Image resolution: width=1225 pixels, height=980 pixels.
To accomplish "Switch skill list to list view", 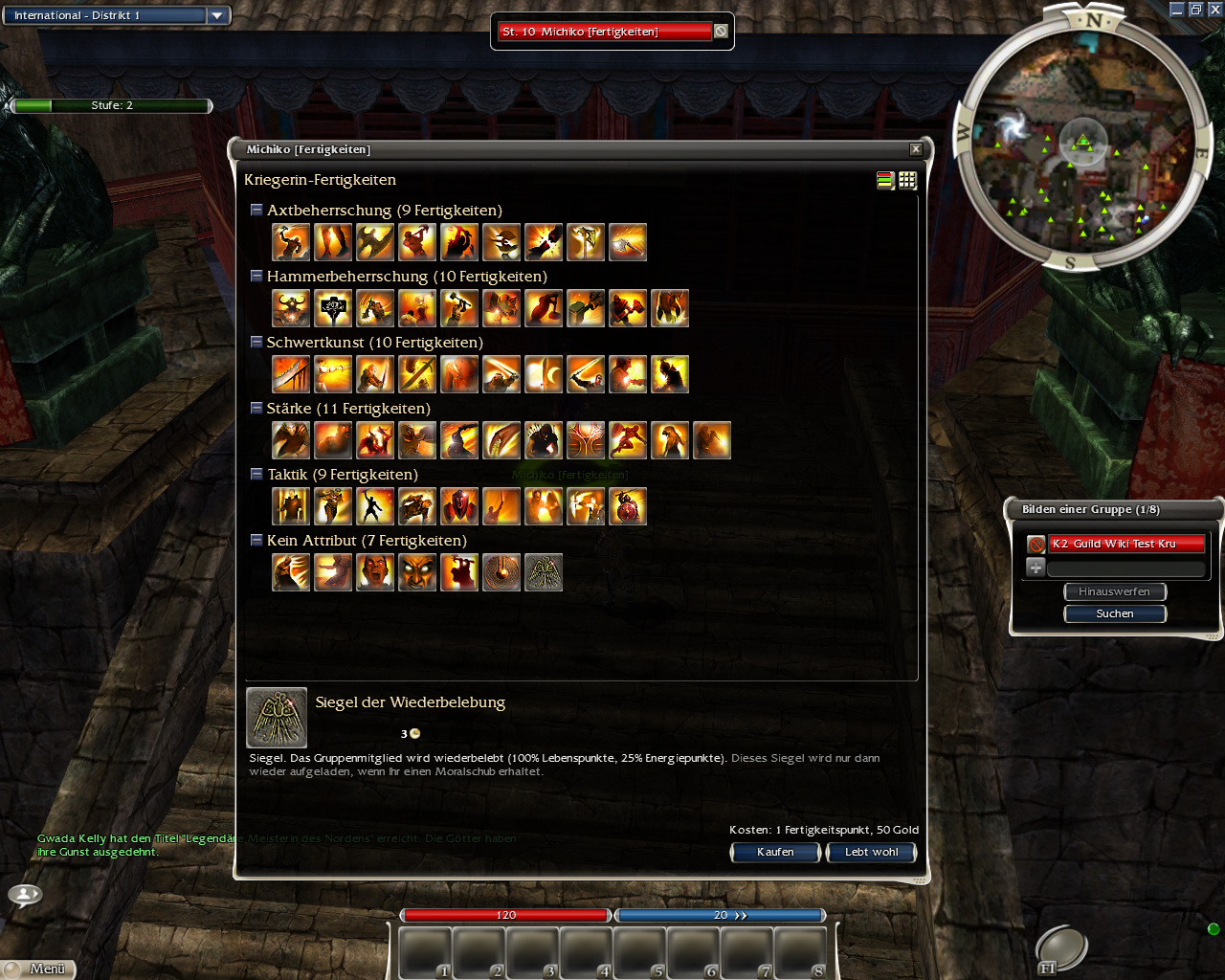I will 885,180.
